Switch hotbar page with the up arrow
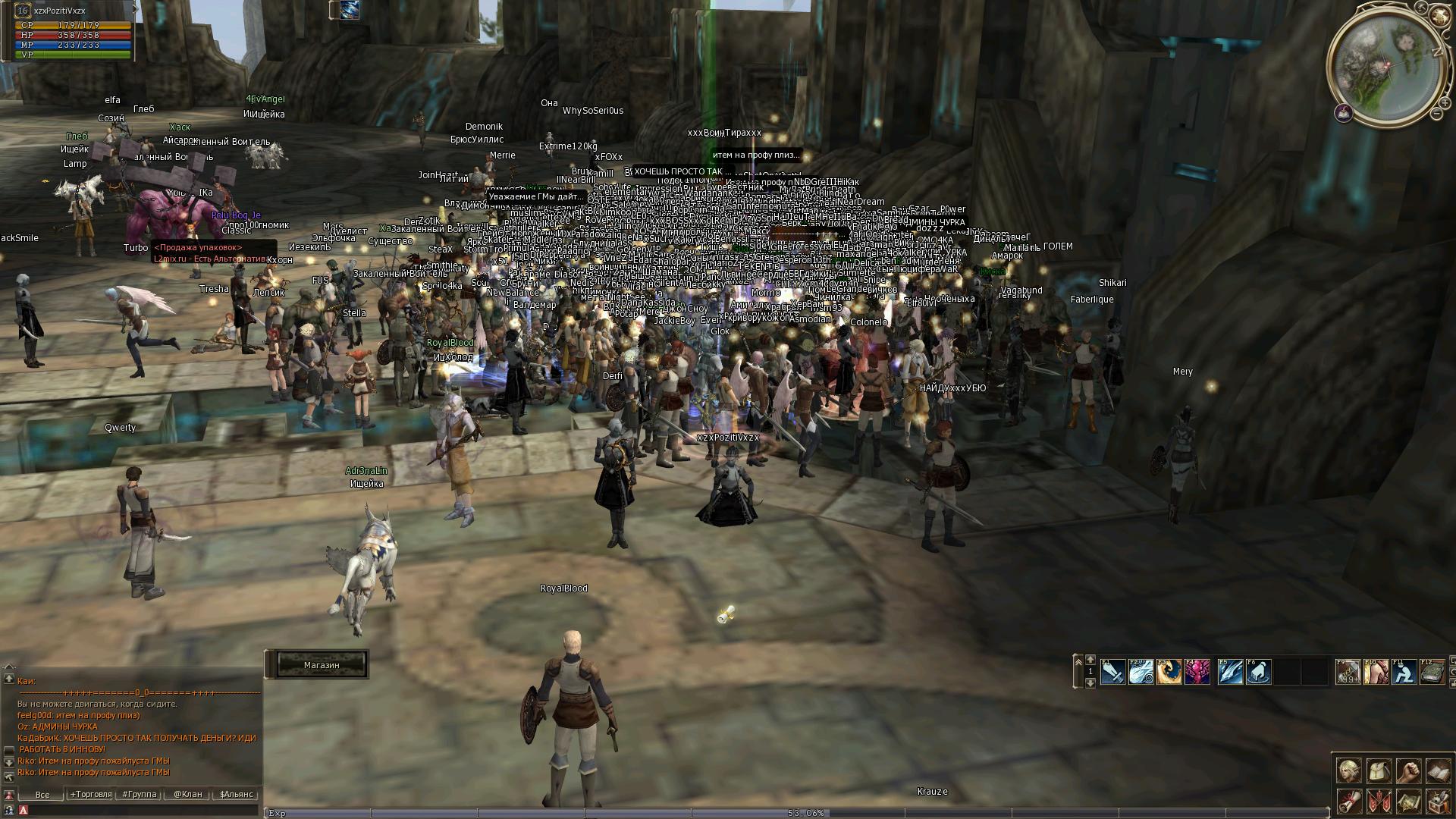Image resolution: width=1456 pixels, height=819 pixels. [1090, 660]
